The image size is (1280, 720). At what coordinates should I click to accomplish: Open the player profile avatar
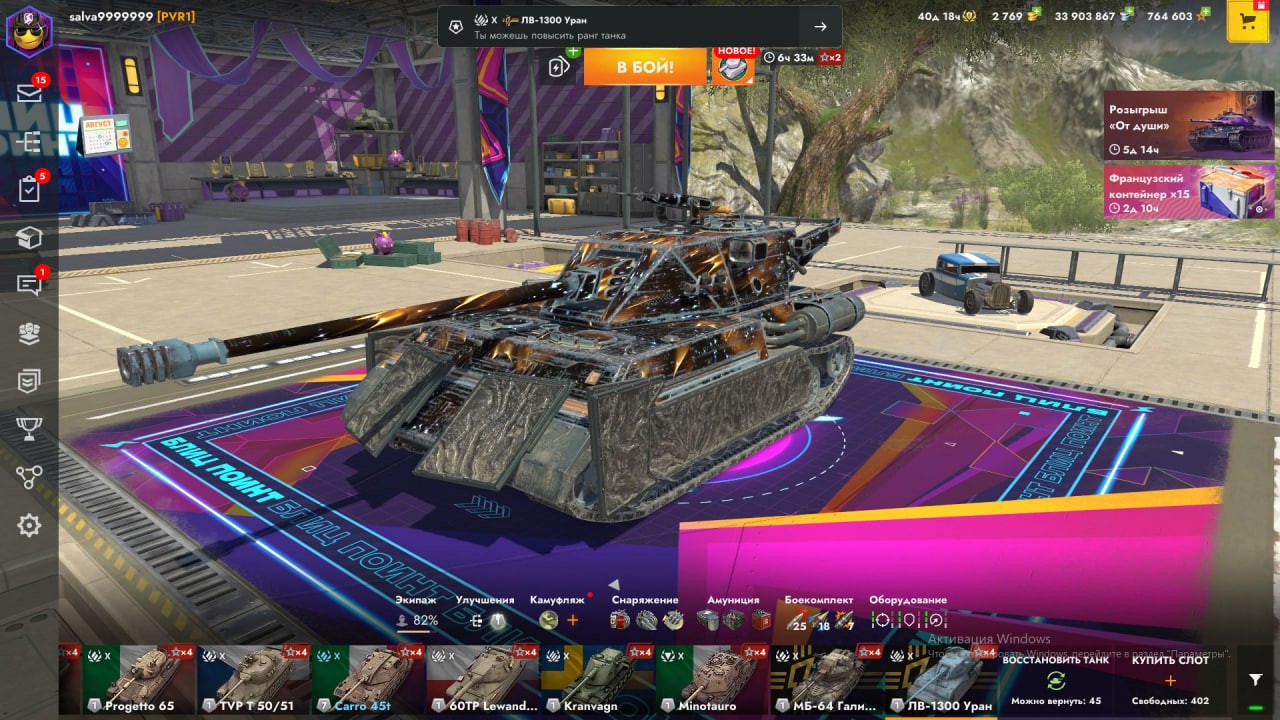coord(29,31)
